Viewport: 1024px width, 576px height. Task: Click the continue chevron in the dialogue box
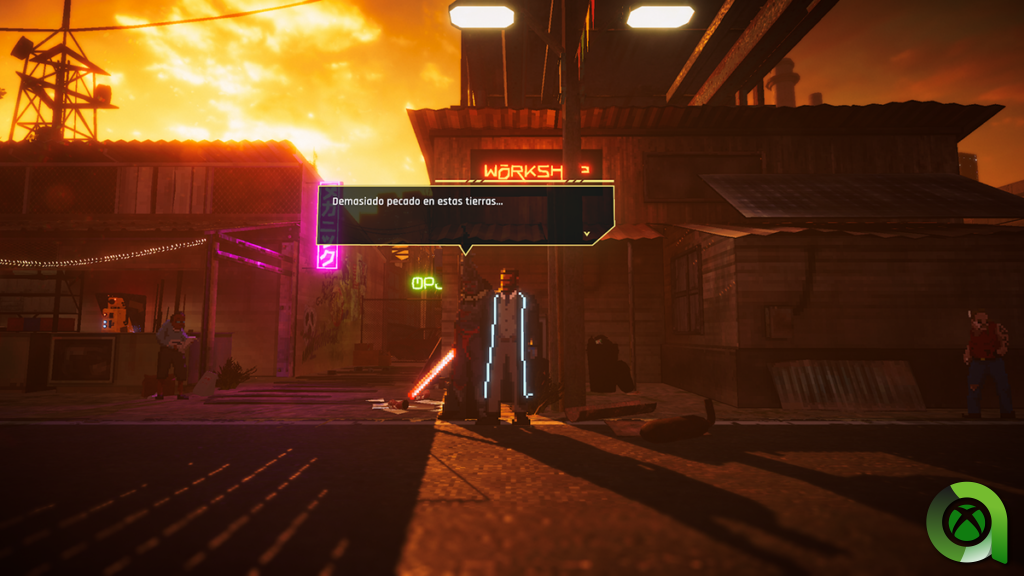click(586, 234)
